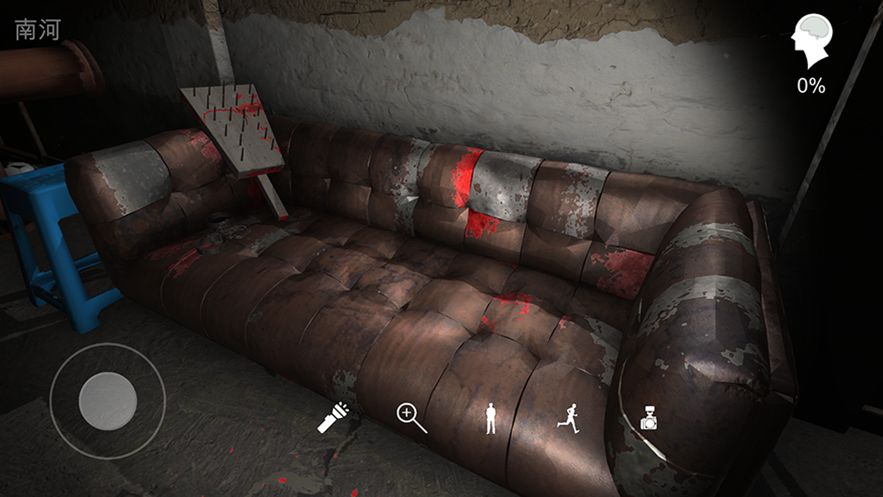Activate the magnifying glass zoom button
The height and width of the screenshot is (497, 883).
411,418
